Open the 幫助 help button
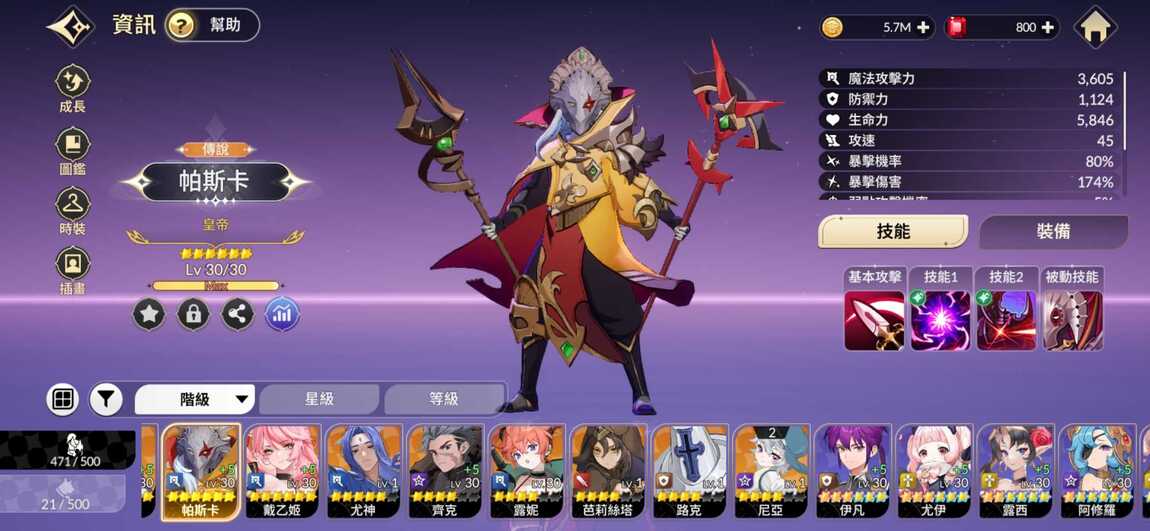This screenshot has width=1150, height=531. pos(212,26)
